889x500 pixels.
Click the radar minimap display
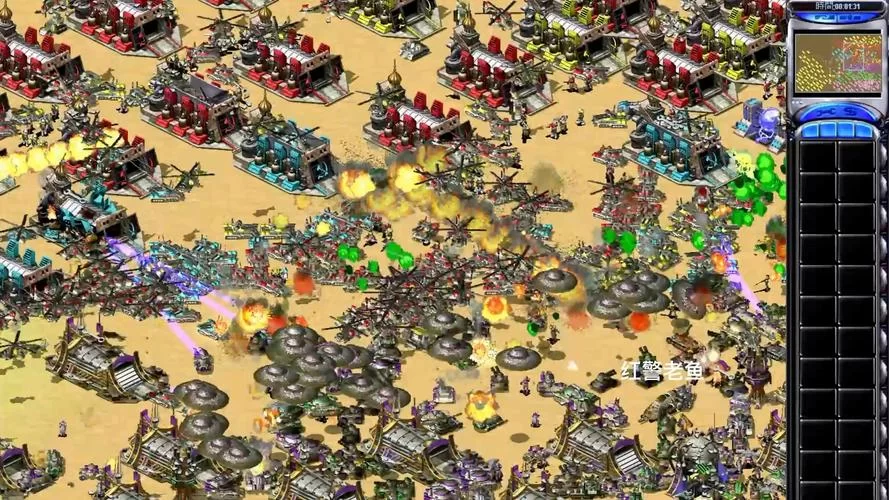(x=838, y=63)
